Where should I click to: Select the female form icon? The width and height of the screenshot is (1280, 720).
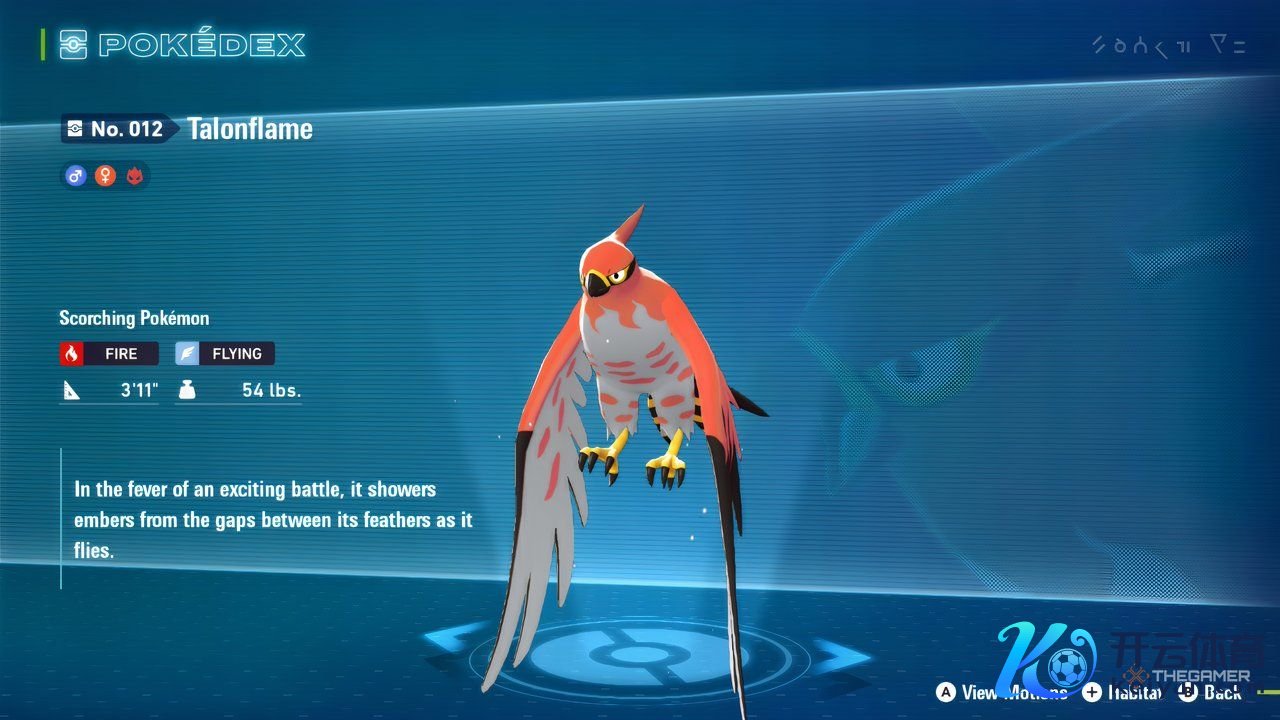pos(105,176)
